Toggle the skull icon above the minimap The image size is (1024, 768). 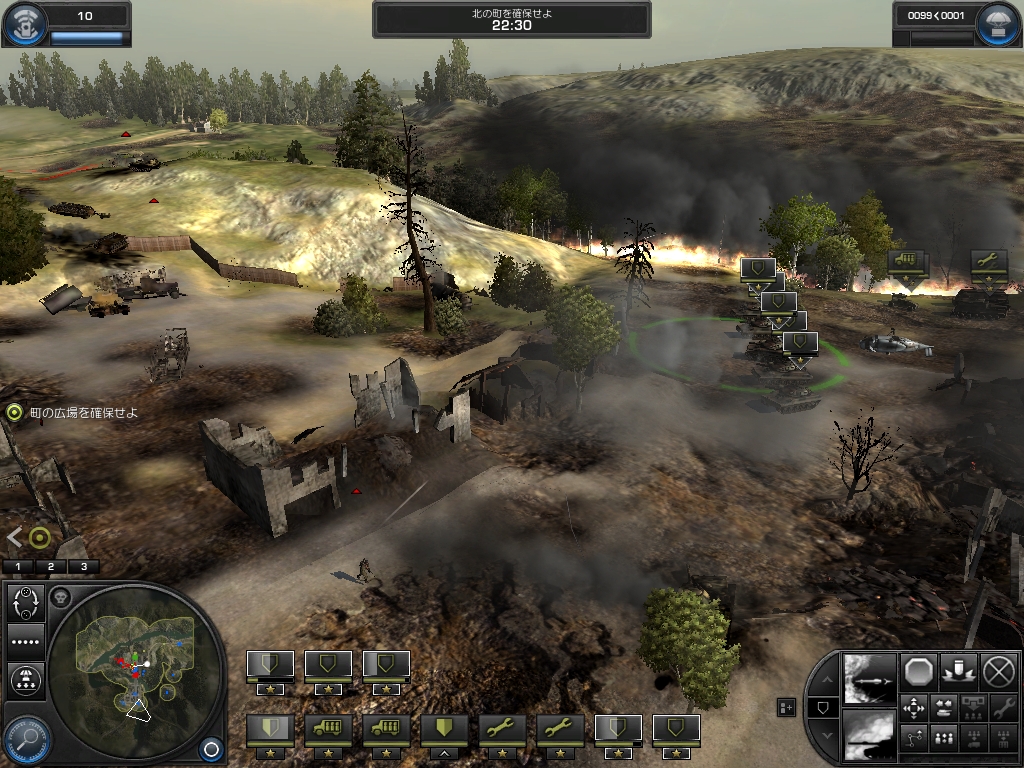[x=60, y=598]
